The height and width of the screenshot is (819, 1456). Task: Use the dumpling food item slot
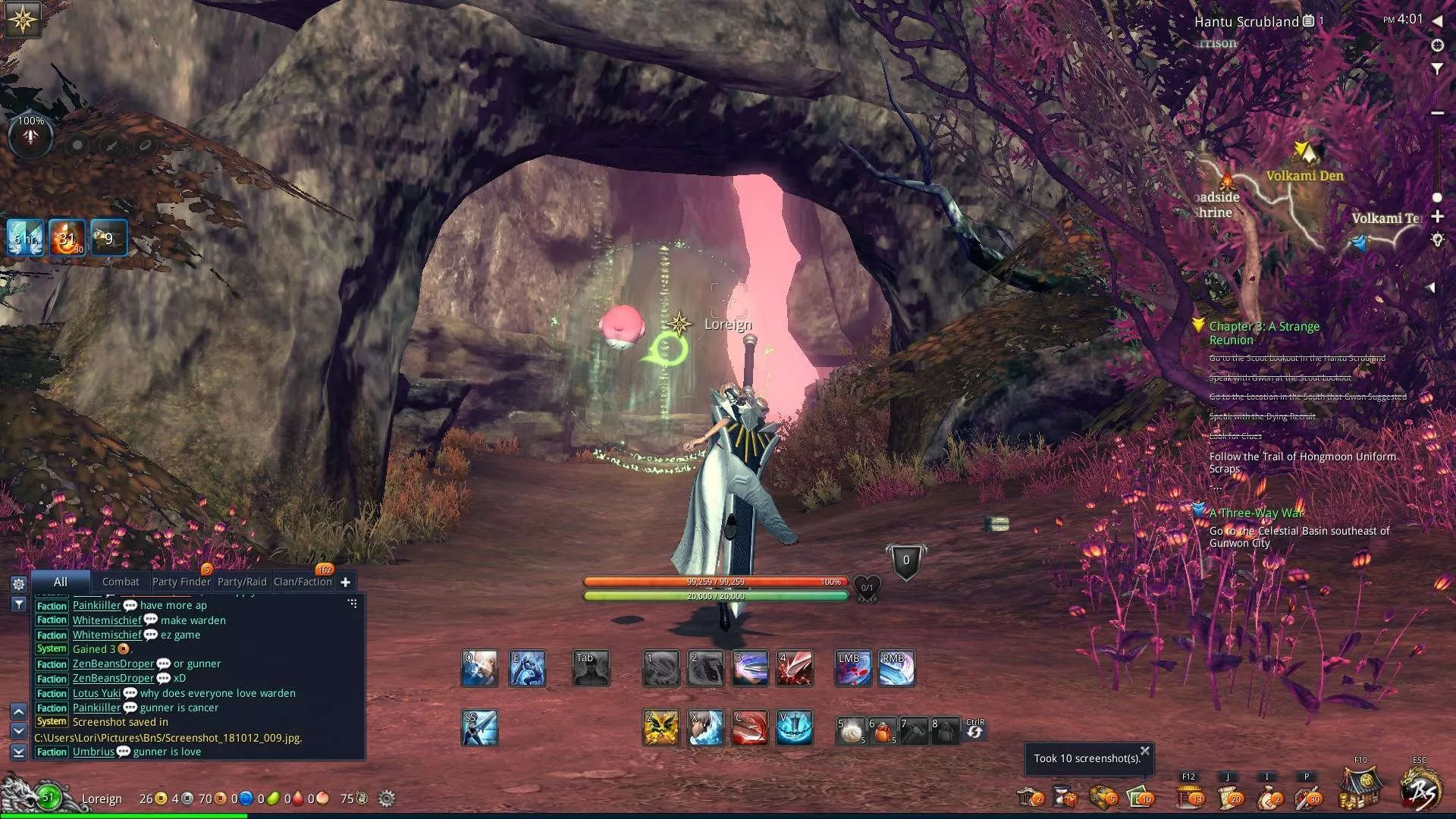[x=852, y=731]
